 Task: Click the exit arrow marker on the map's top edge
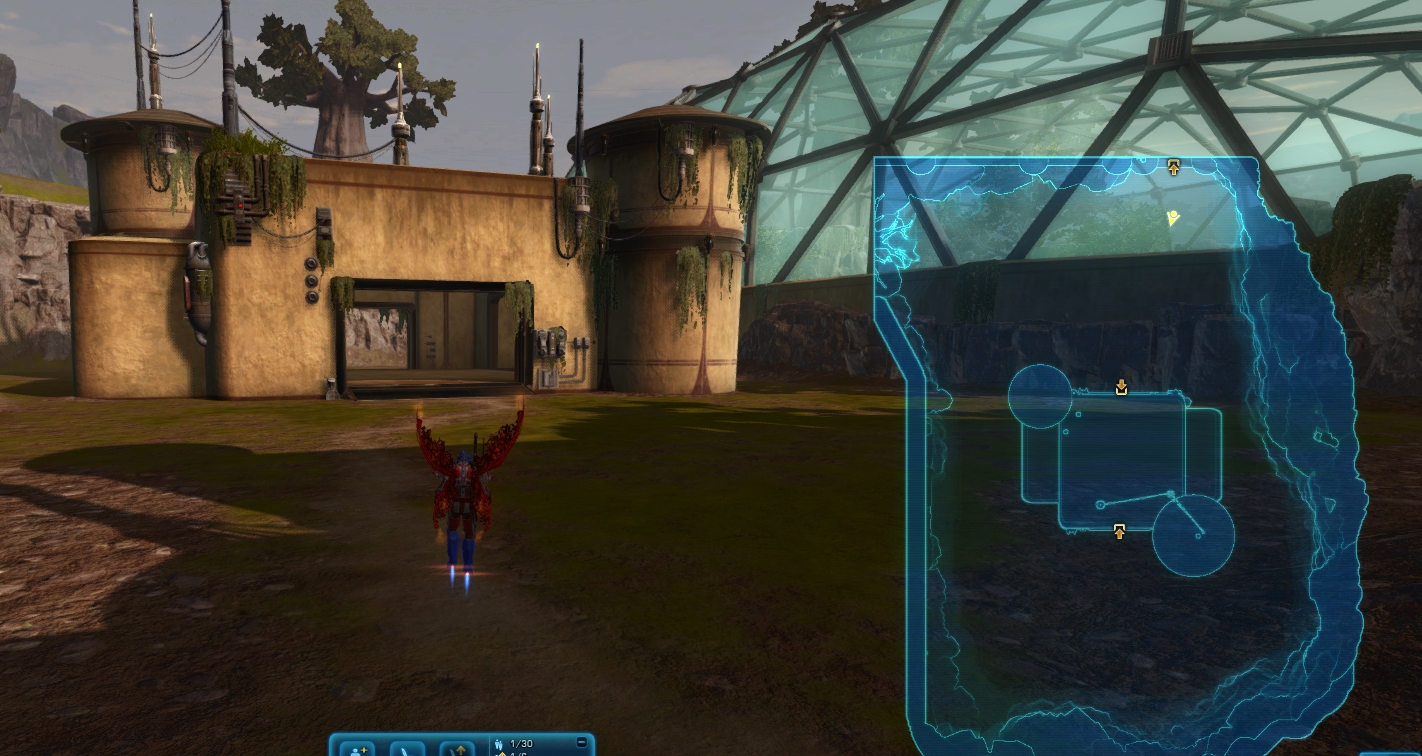1174,167
